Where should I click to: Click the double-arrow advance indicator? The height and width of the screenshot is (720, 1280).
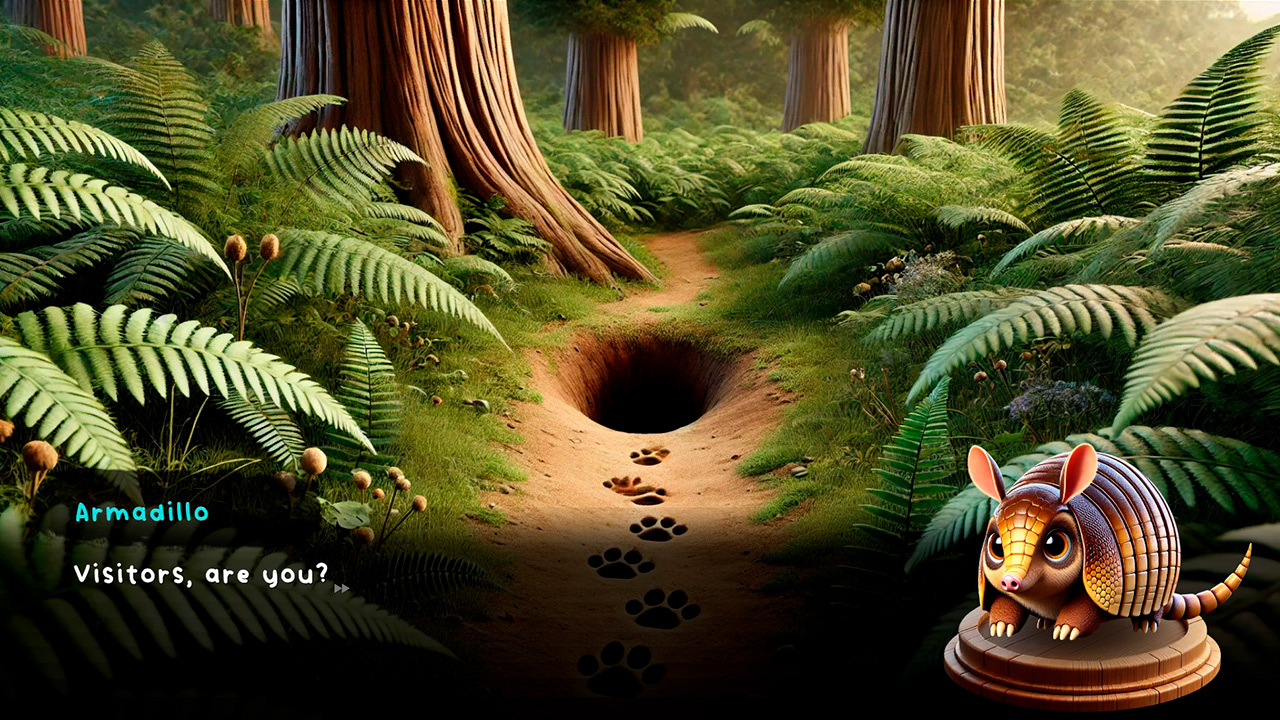coord(340,590)
